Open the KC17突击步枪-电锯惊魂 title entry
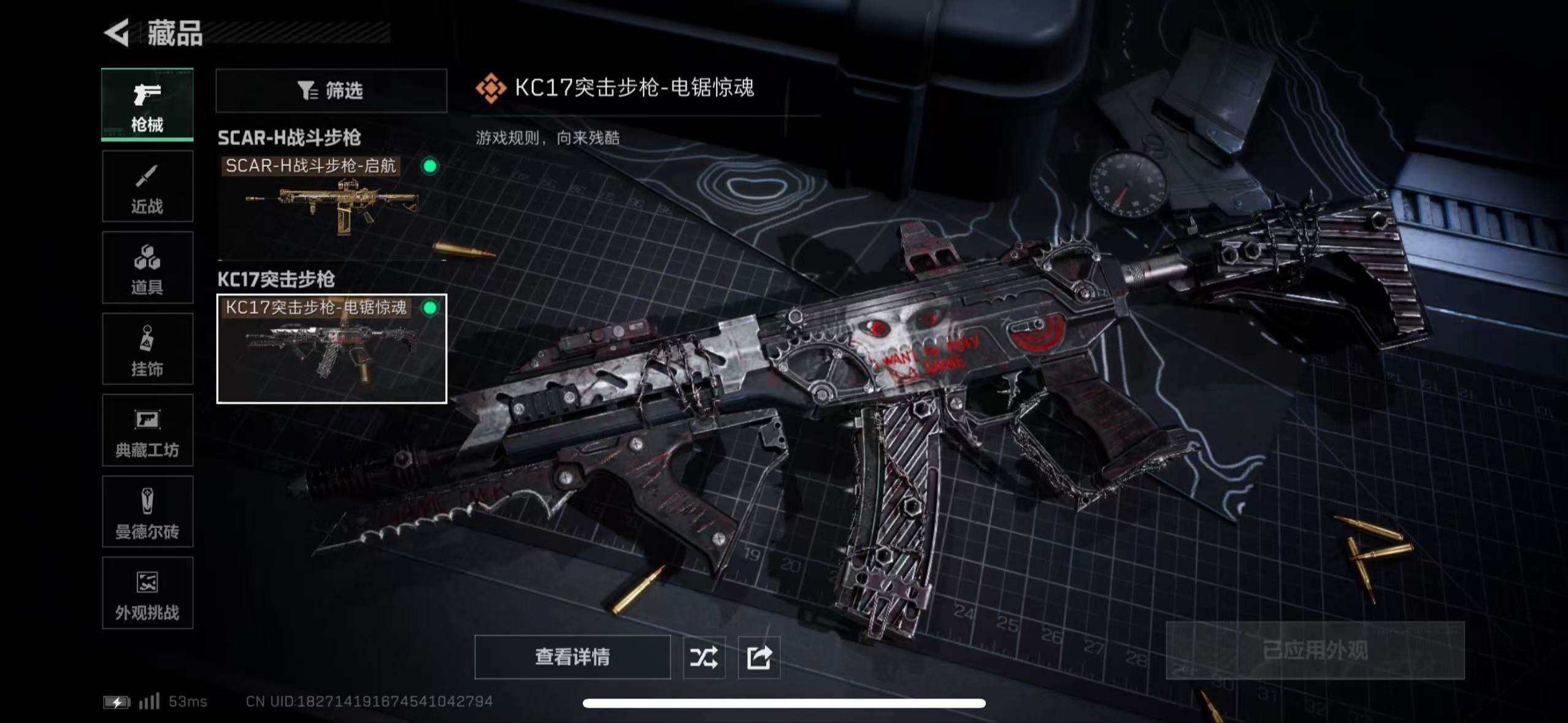Image resolution: width=1568 pixels, height=723 pixels. pyautogui.click(x=635, y=88)
